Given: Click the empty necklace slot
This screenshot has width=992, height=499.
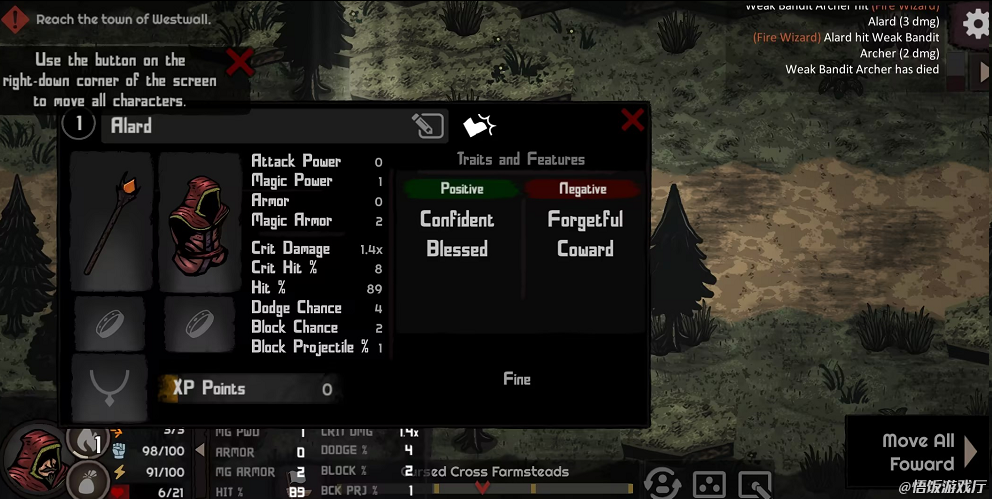Looking at the screenshot, I should (110, 387).
